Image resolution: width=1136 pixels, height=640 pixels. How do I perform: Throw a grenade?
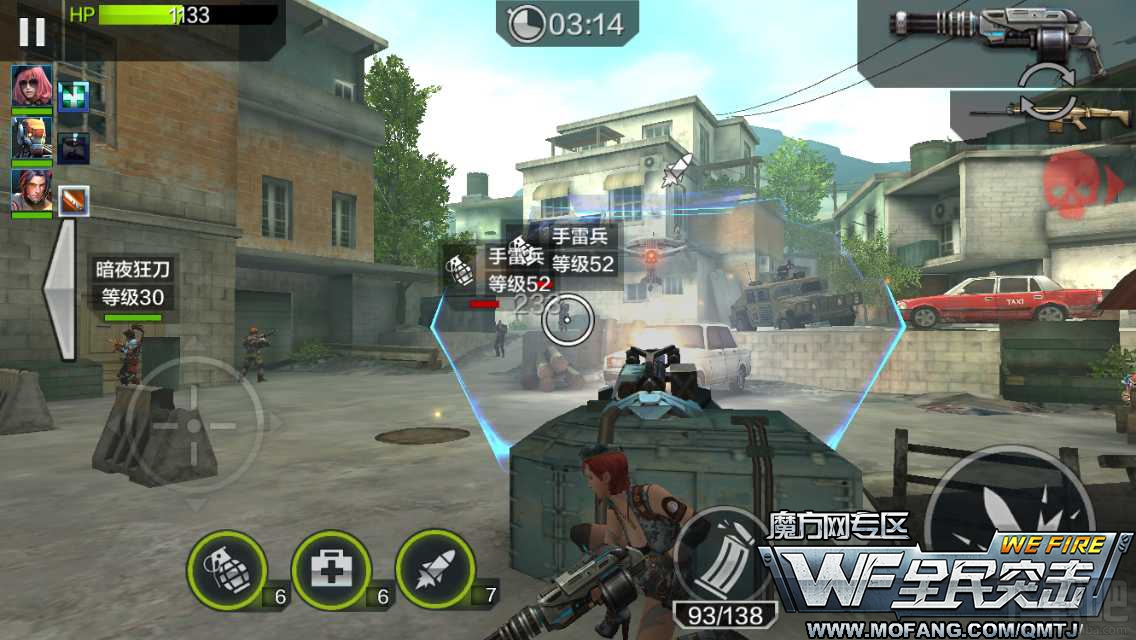(x=226, y=571)
